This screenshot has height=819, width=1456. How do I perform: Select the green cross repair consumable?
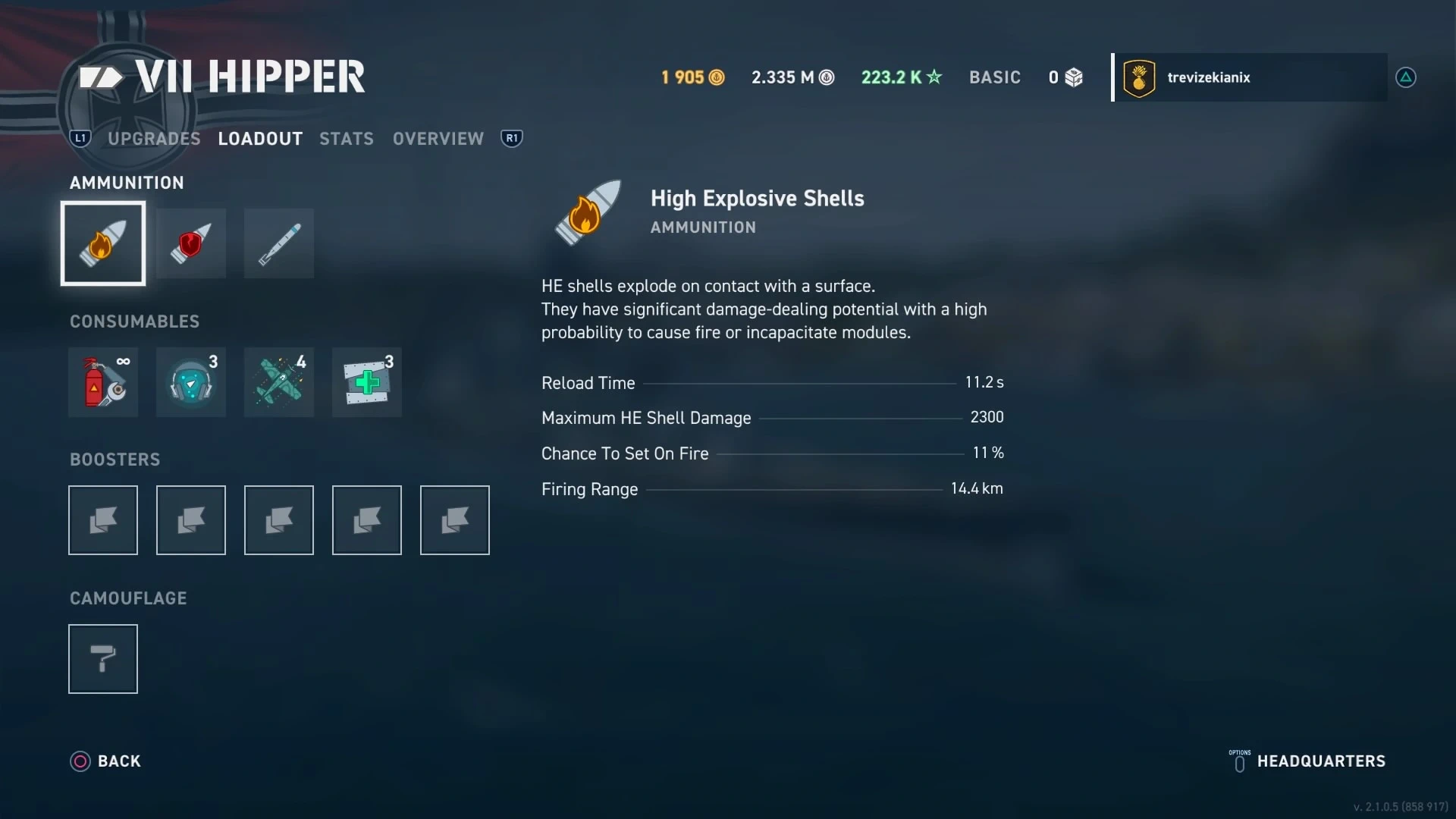tap(367, 382)
